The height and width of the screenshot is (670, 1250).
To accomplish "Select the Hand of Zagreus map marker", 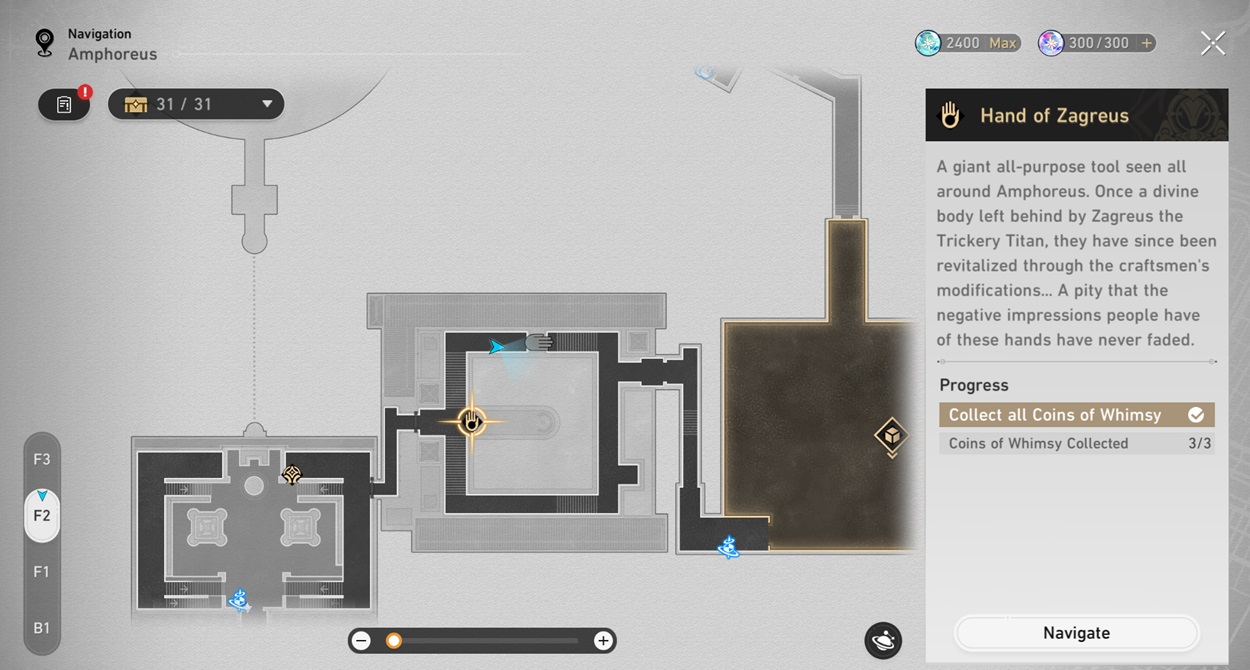I will pyautogui.click(x=472, y=422).
